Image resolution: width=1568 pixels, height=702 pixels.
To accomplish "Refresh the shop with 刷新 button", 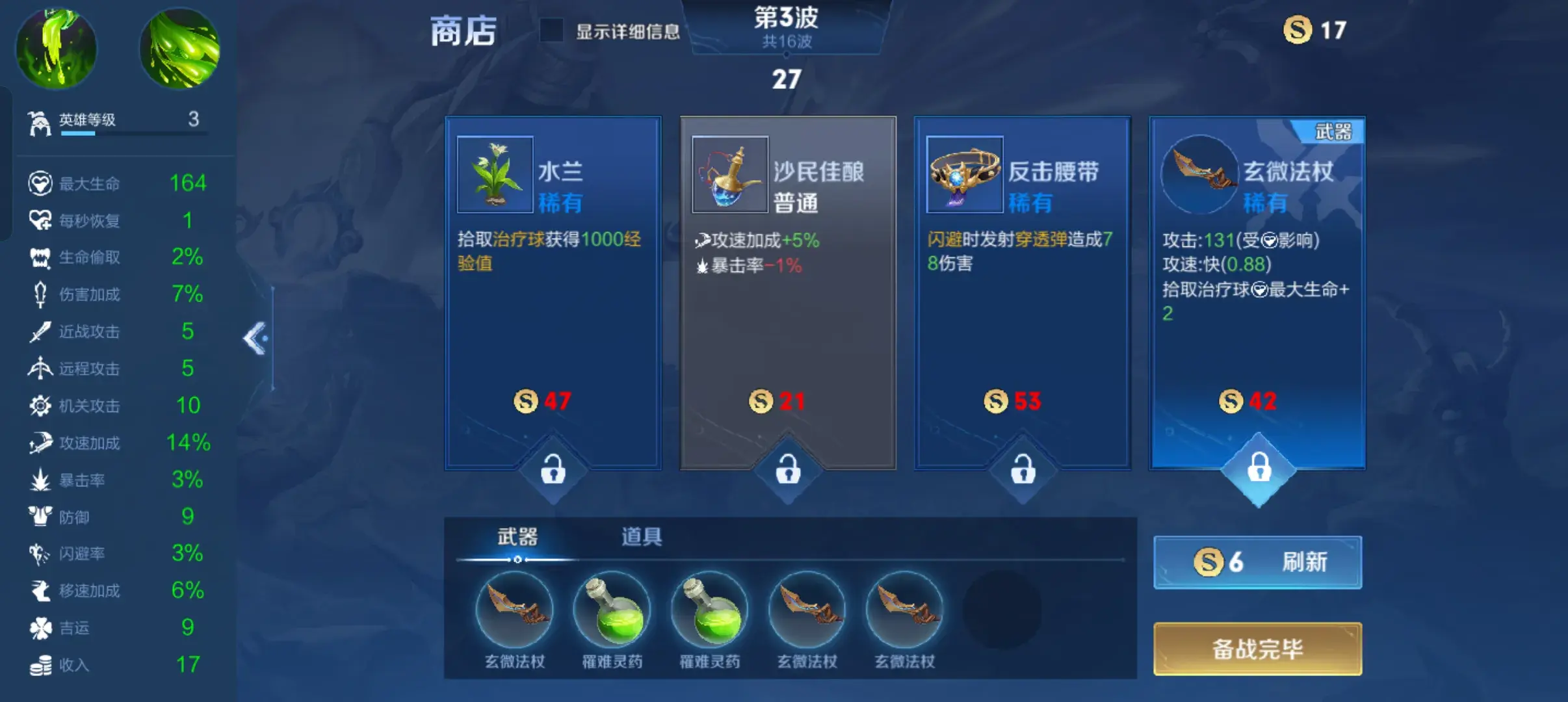I will (1257, 562).
